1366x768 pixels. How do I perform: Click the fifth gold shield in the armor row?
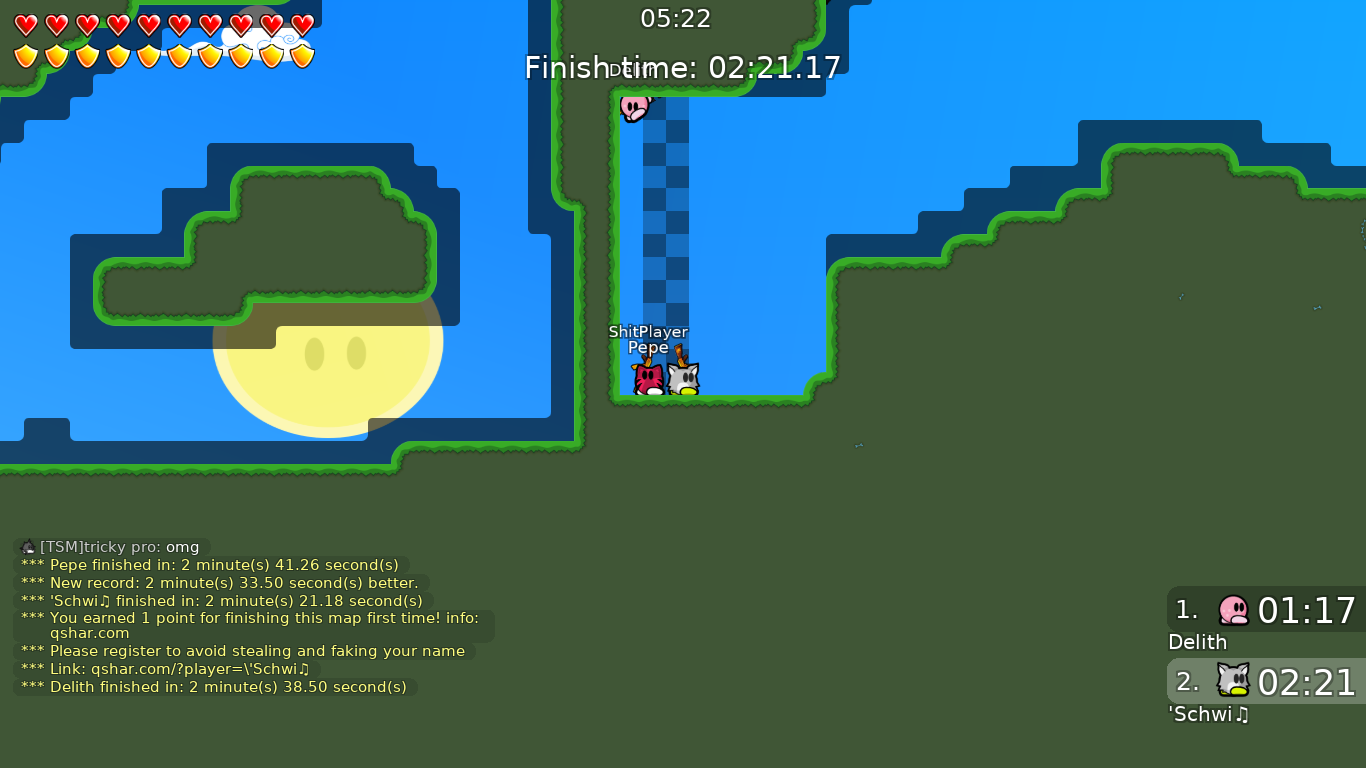(x=148, y=55)
